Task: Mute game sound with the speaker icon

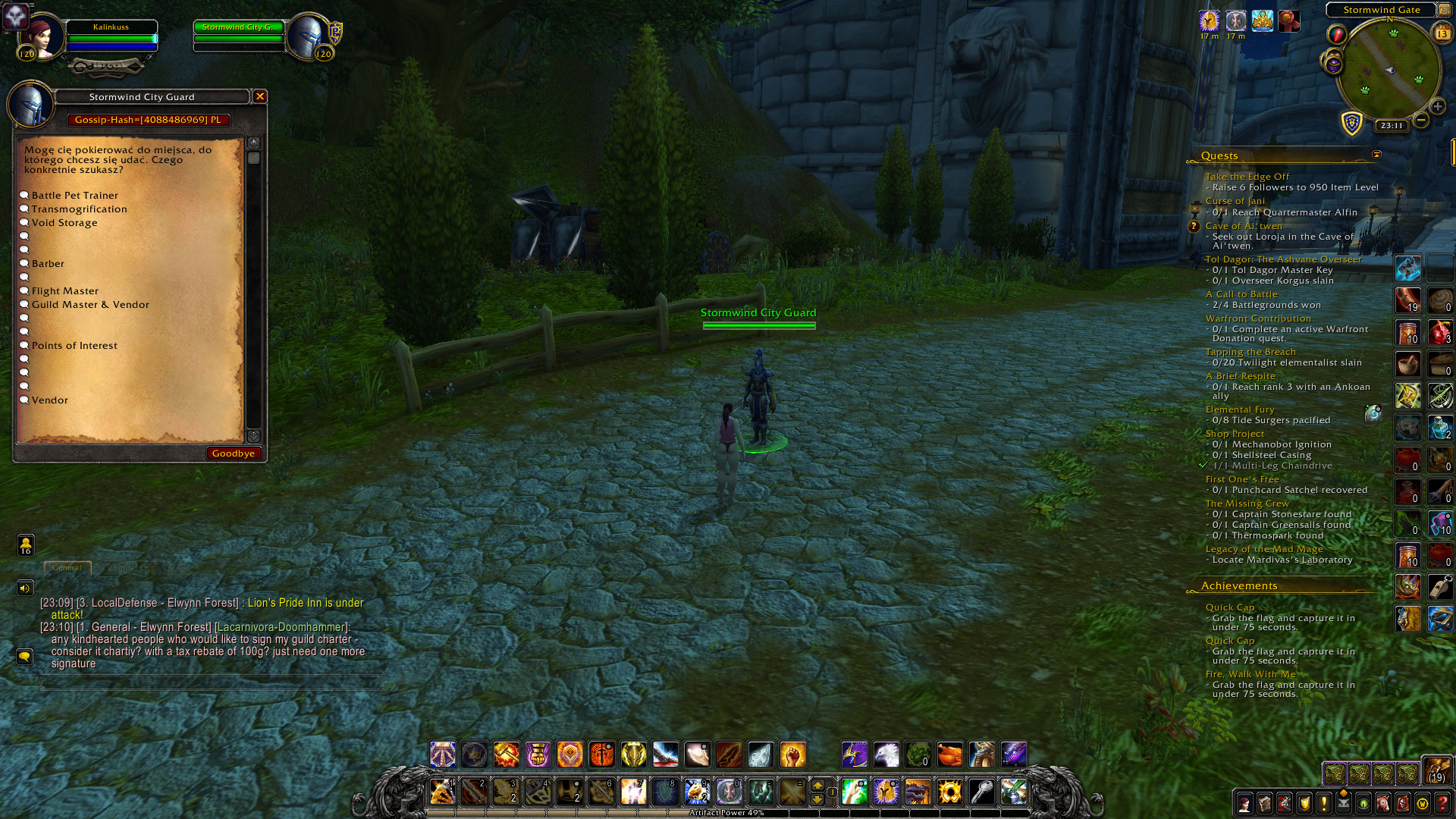Action: click(25, 588)
